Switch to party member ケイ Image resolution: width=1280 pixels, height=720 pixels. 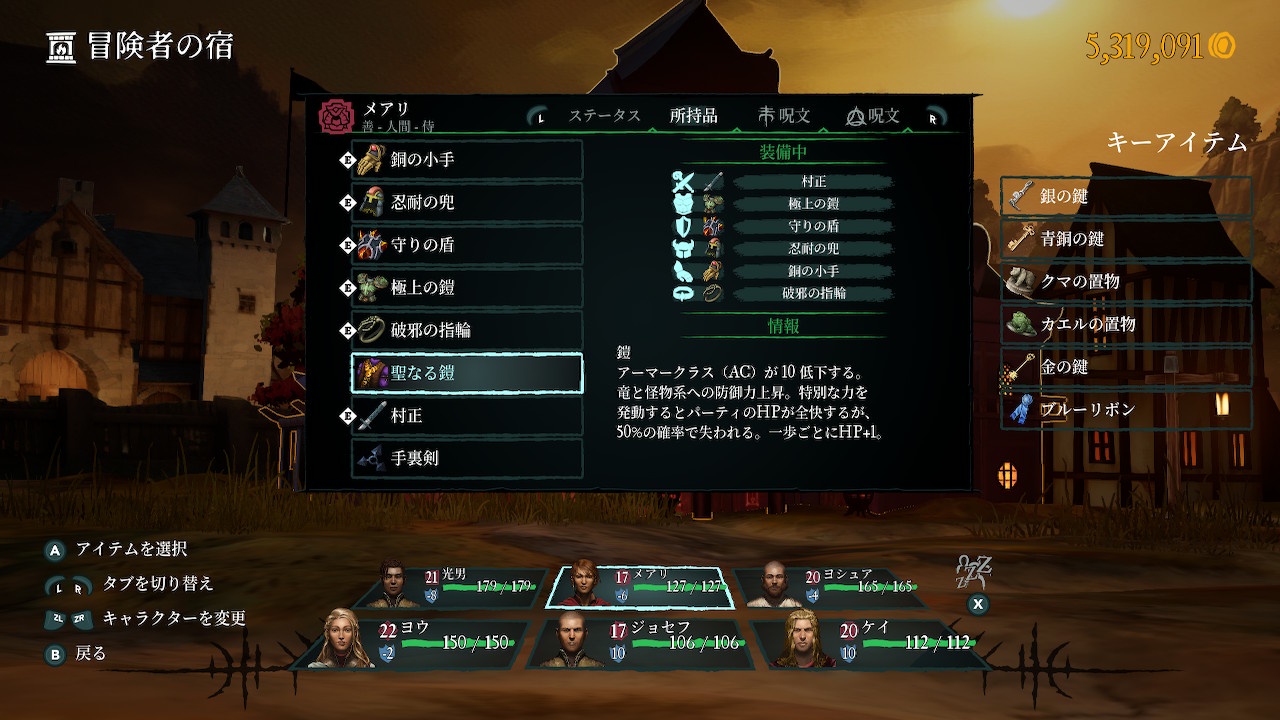click(862, 643)
